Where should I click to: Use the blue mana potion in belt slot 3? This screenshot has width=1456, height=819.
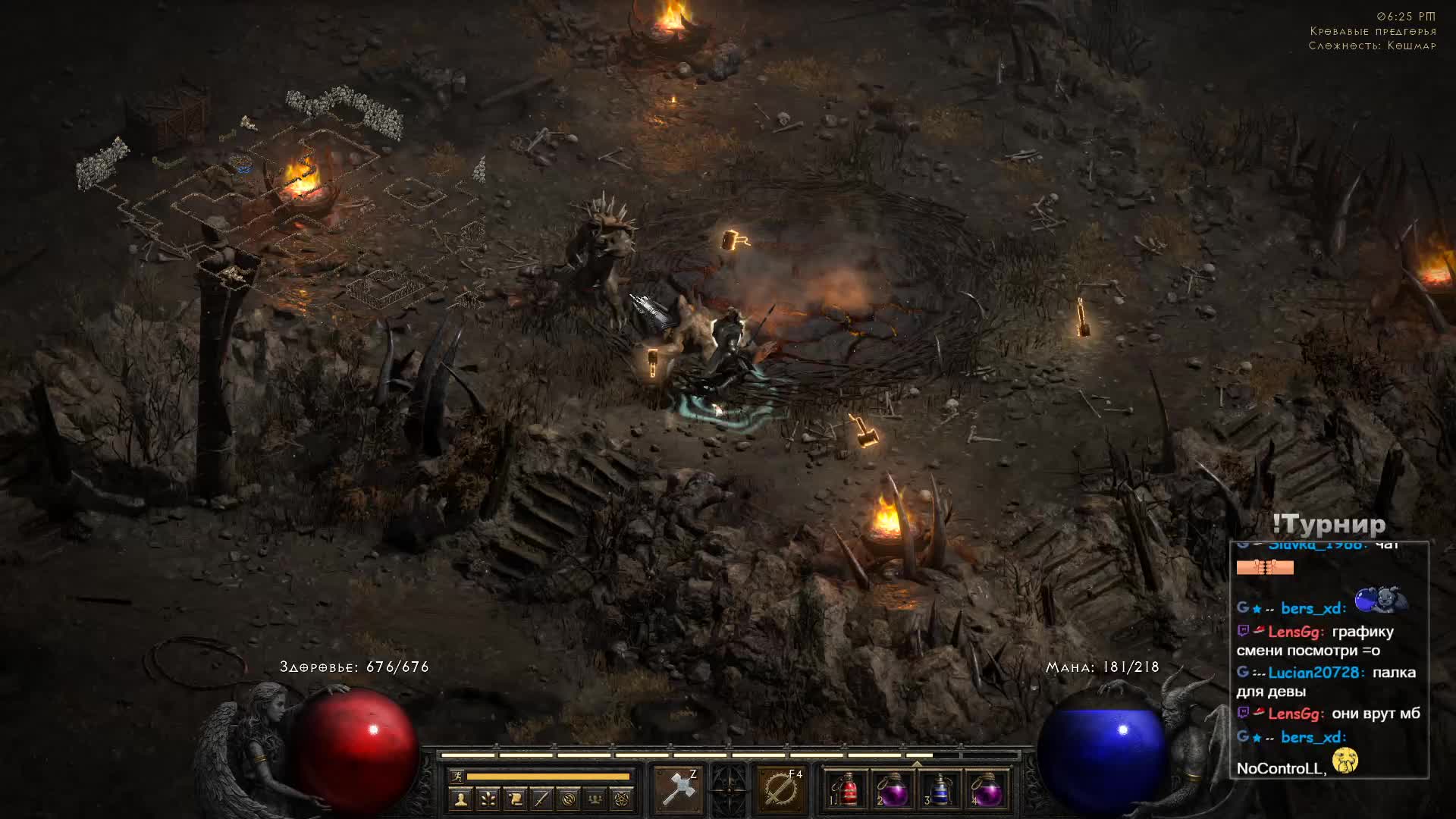coord(940,790)
